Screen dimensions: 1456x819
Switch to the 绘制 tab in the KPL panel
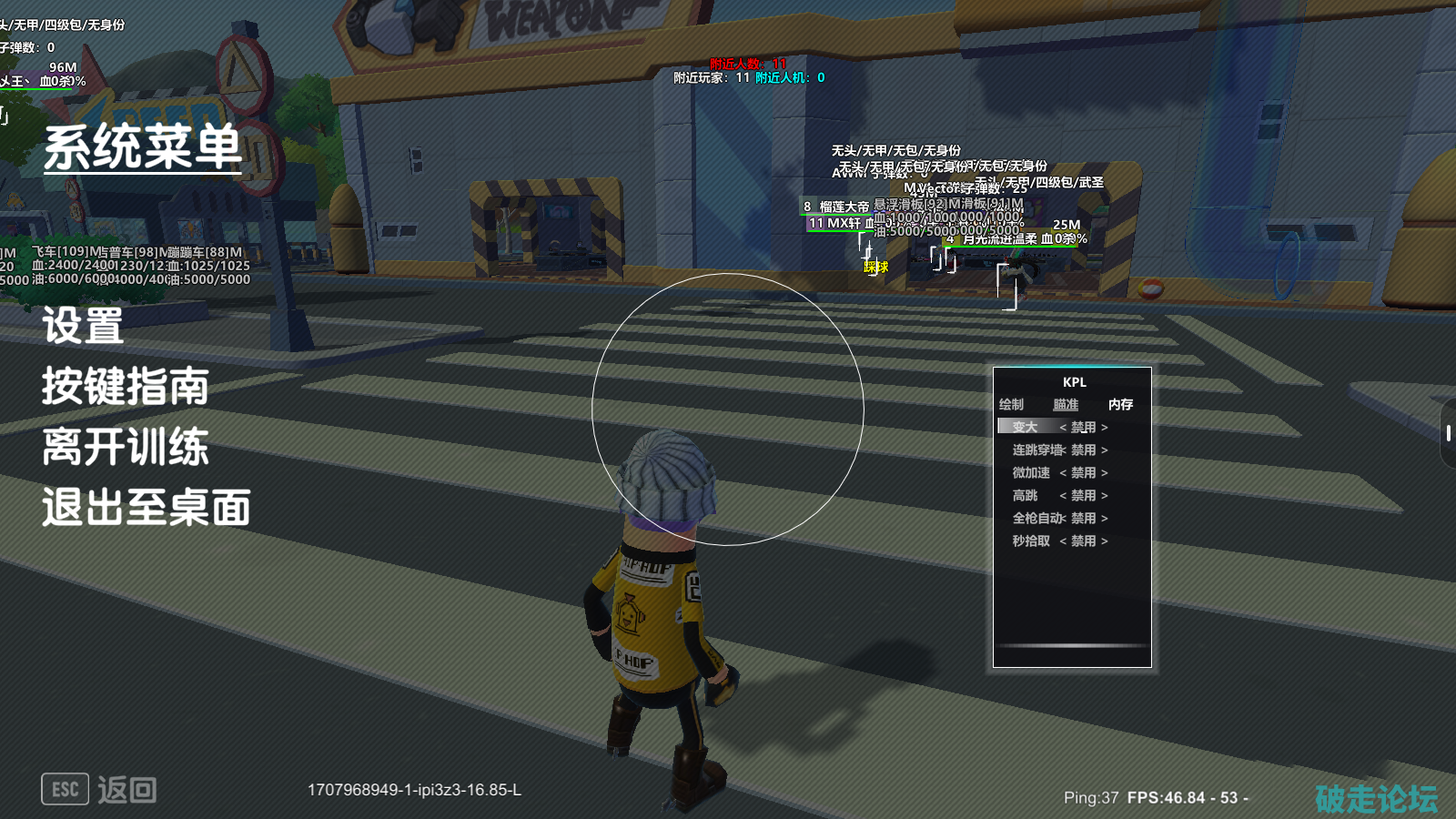[x=1011, y=404]
